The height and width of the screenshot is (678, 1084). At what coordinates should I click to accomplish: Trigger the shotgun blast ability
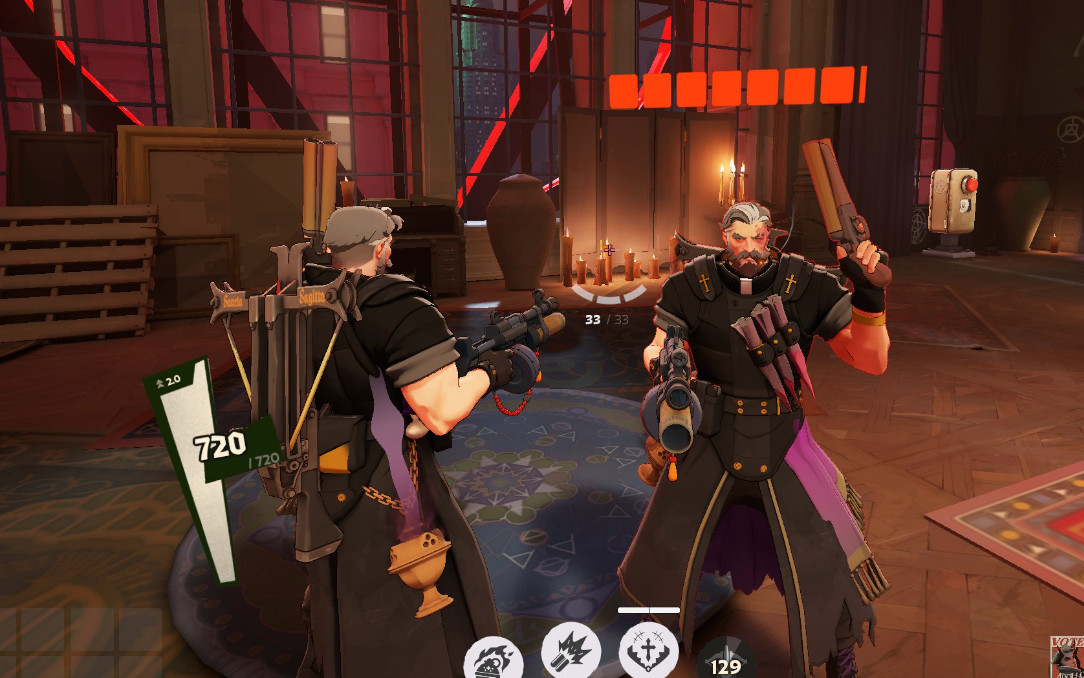tap(571, 651)
